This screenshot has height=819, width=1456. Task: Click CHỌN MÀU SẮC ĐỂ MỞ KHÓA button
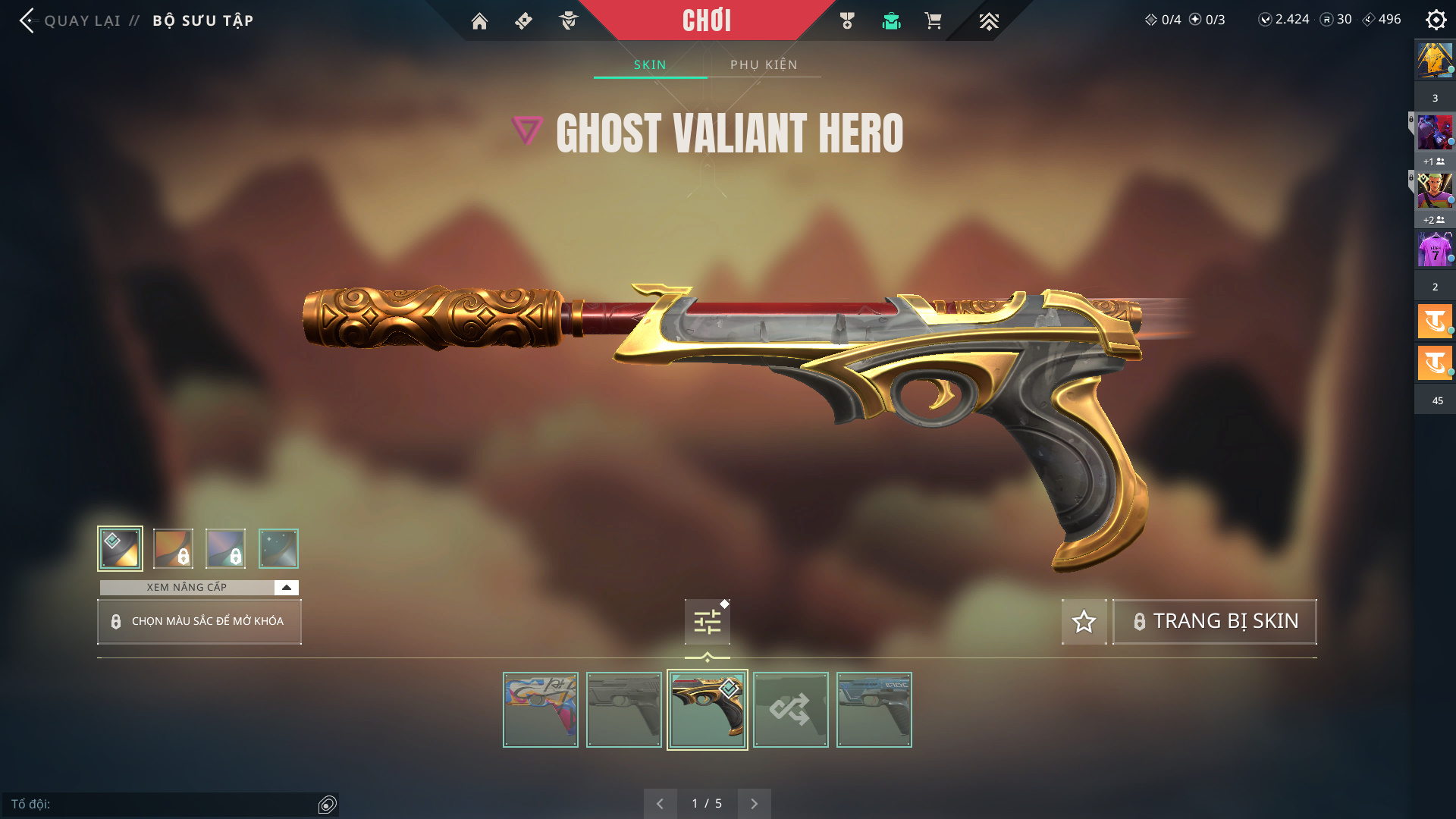tap(199, 622)
